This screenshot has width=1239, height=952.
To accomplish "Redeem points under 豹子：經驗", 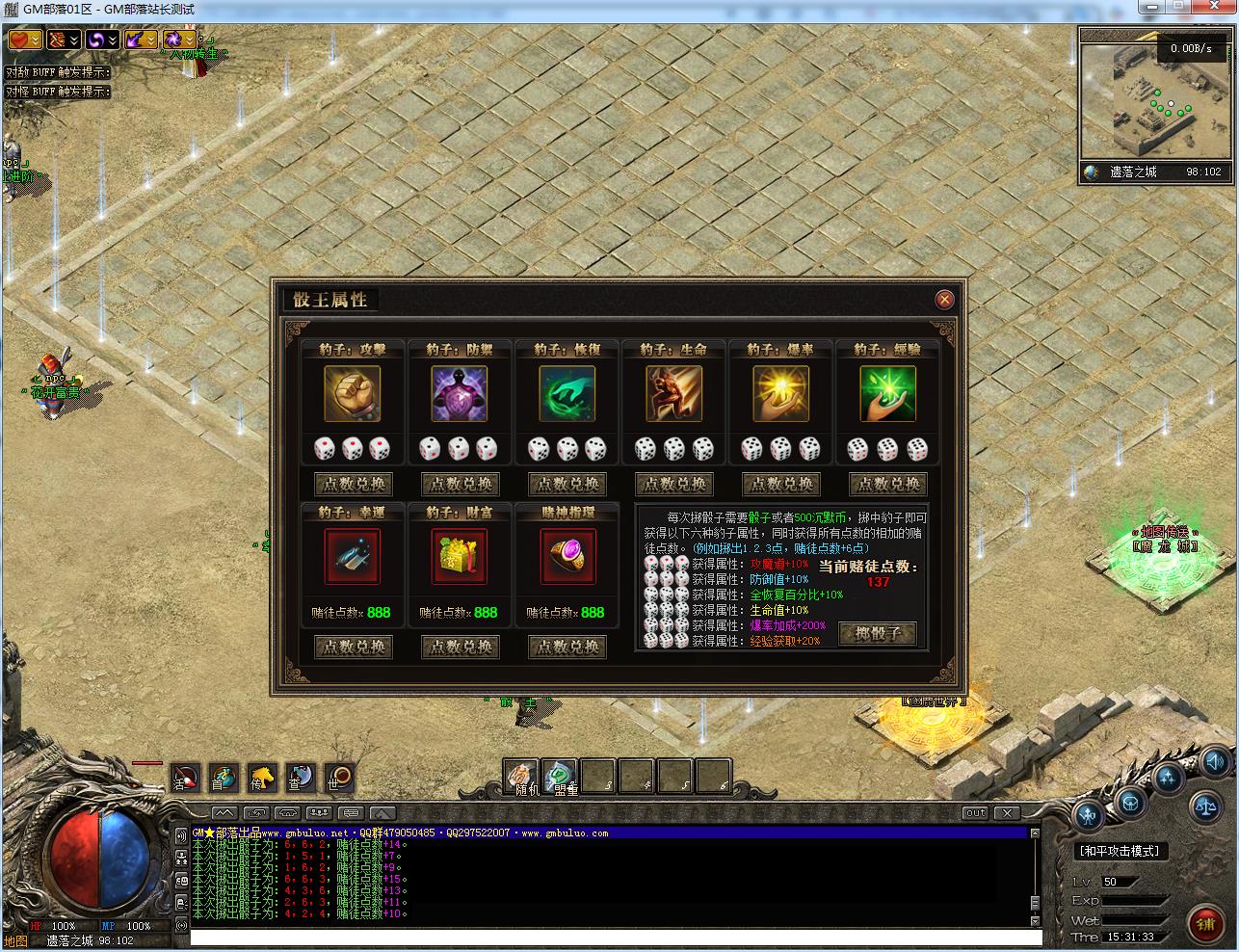I will (x=887, y=484).
